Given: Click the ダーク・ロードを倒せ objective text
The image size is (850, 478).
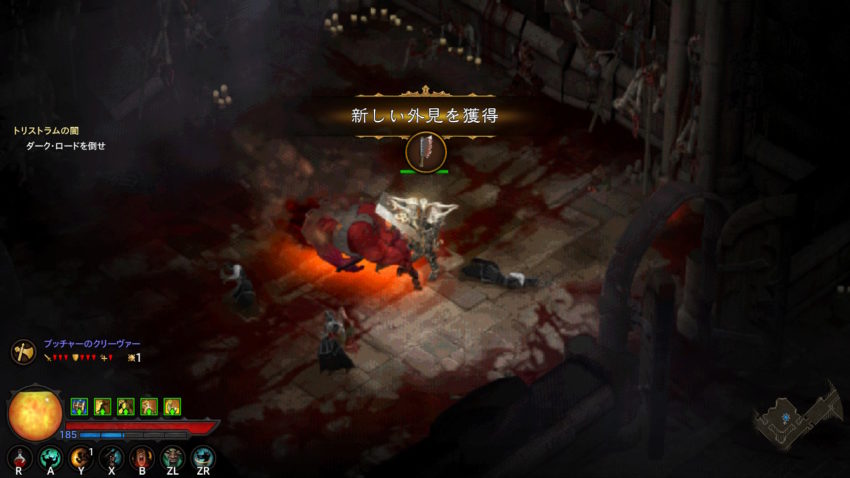Looking at the screenshot, I should click(x=65, y=146).
